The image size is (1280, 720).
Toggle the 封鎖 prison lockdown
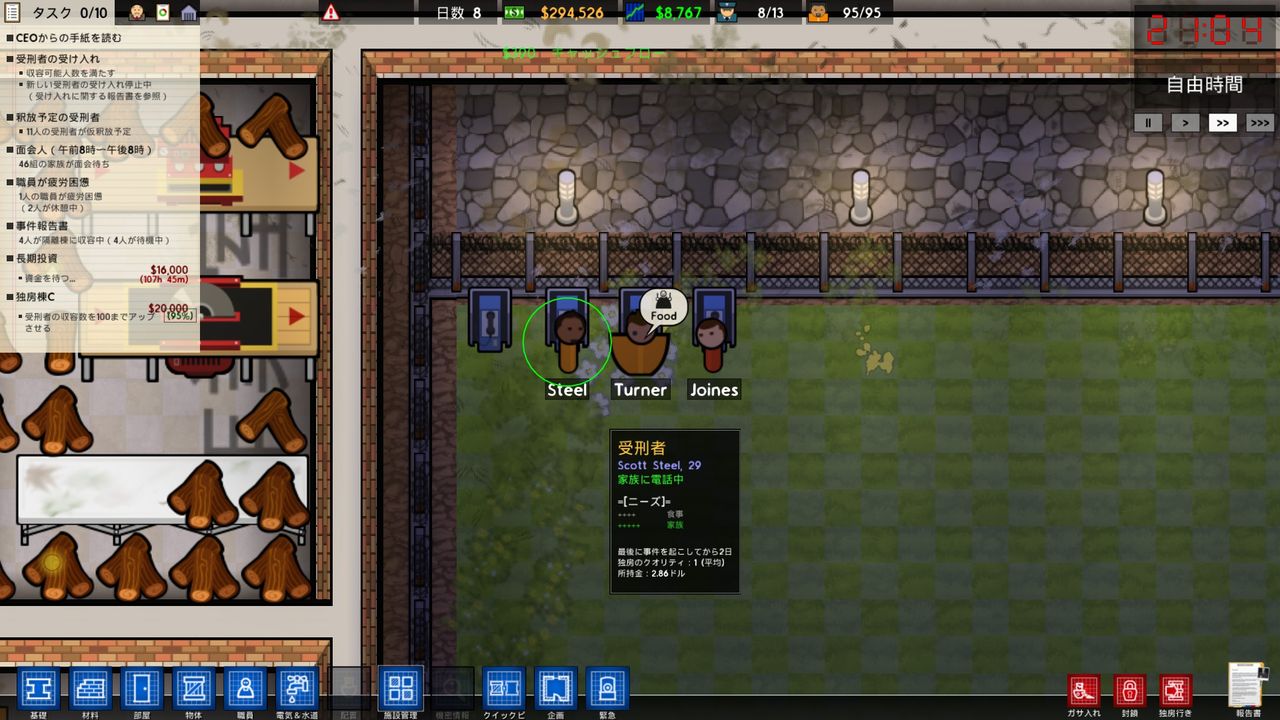click(1129, 690)
